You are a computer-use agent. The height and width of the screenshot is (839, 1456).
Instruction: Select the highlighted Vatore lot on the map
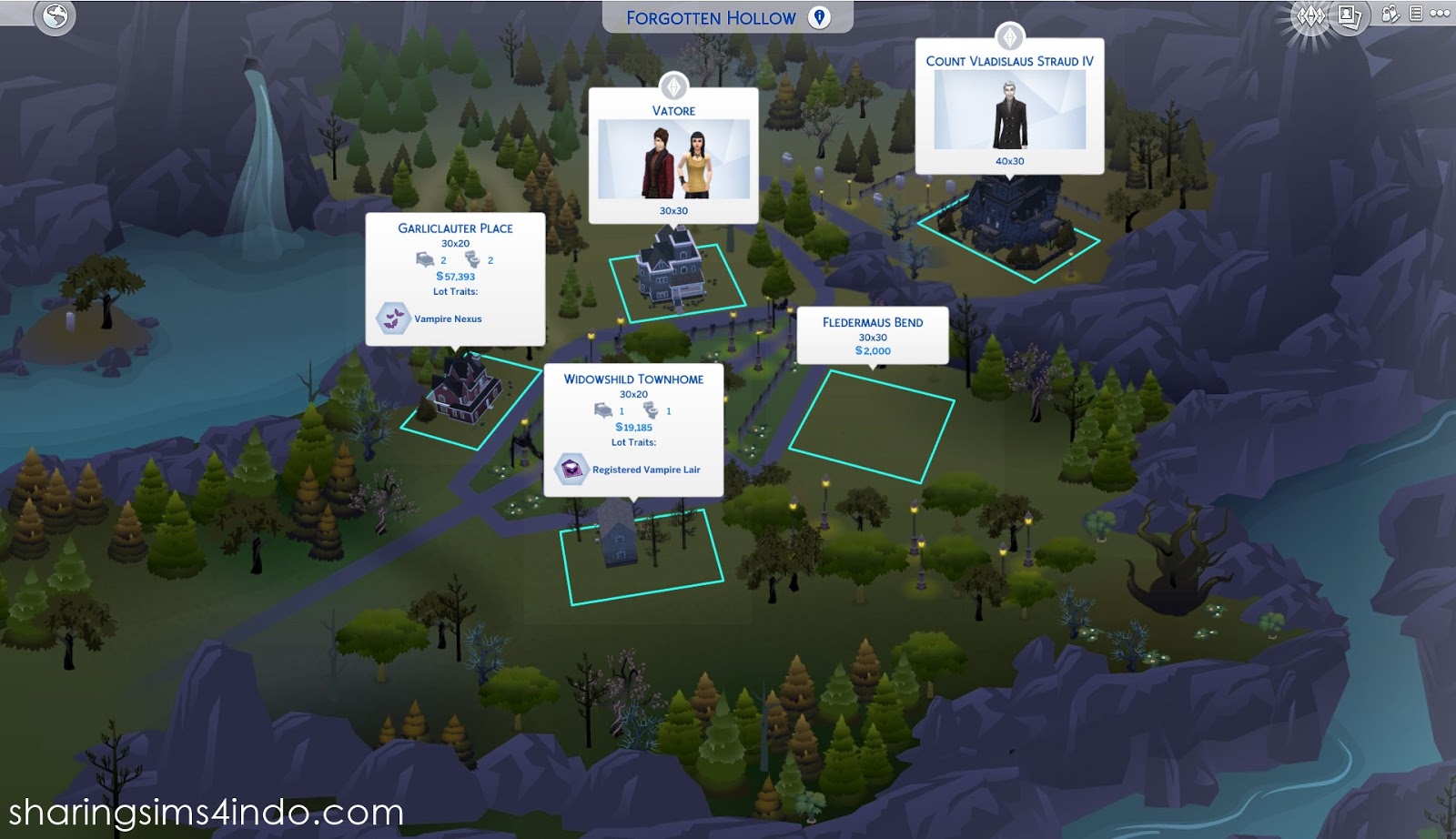(x=678, y=282)
